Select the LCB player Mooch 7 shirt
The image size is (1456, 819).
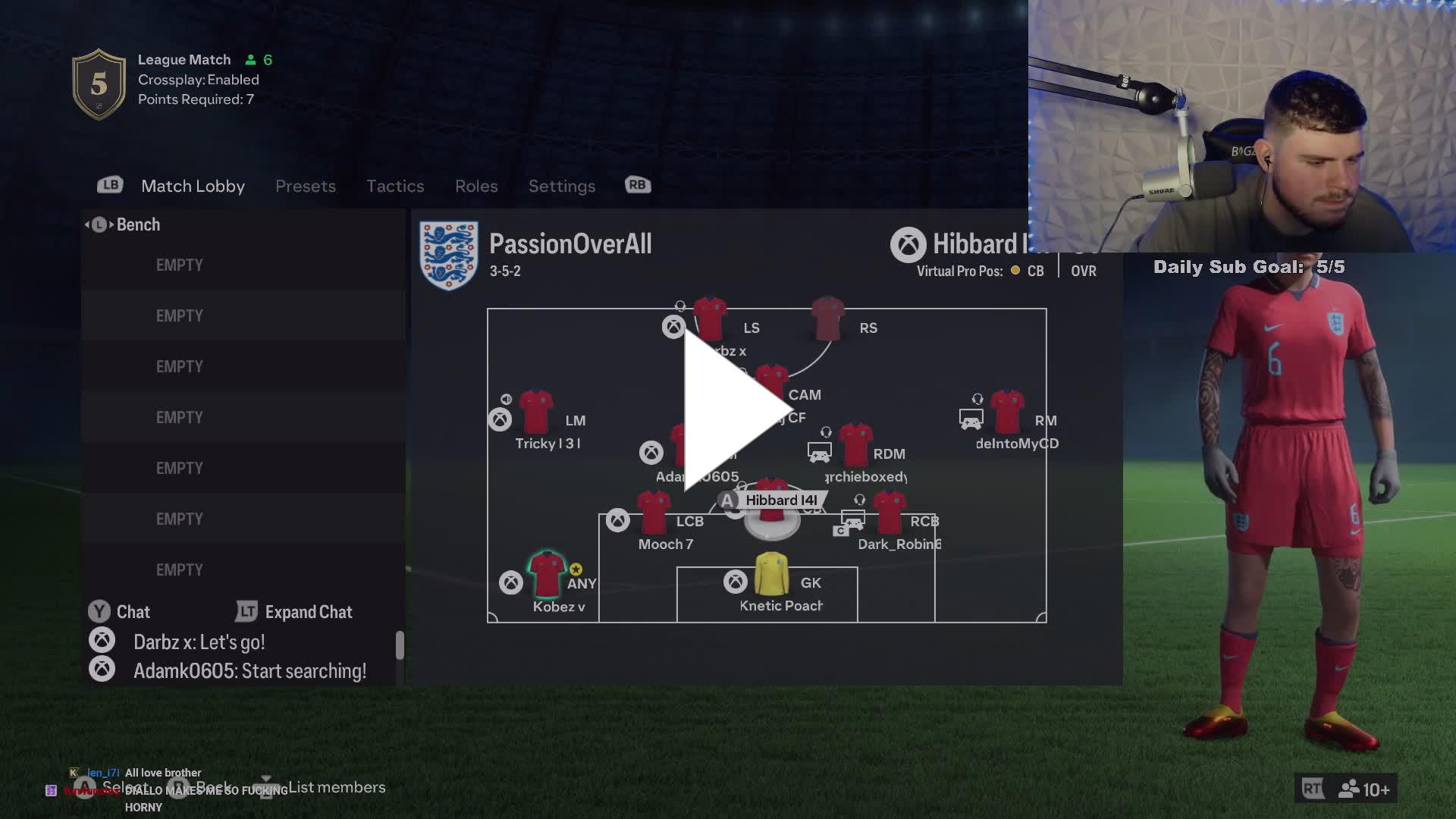tap(653, 513)
